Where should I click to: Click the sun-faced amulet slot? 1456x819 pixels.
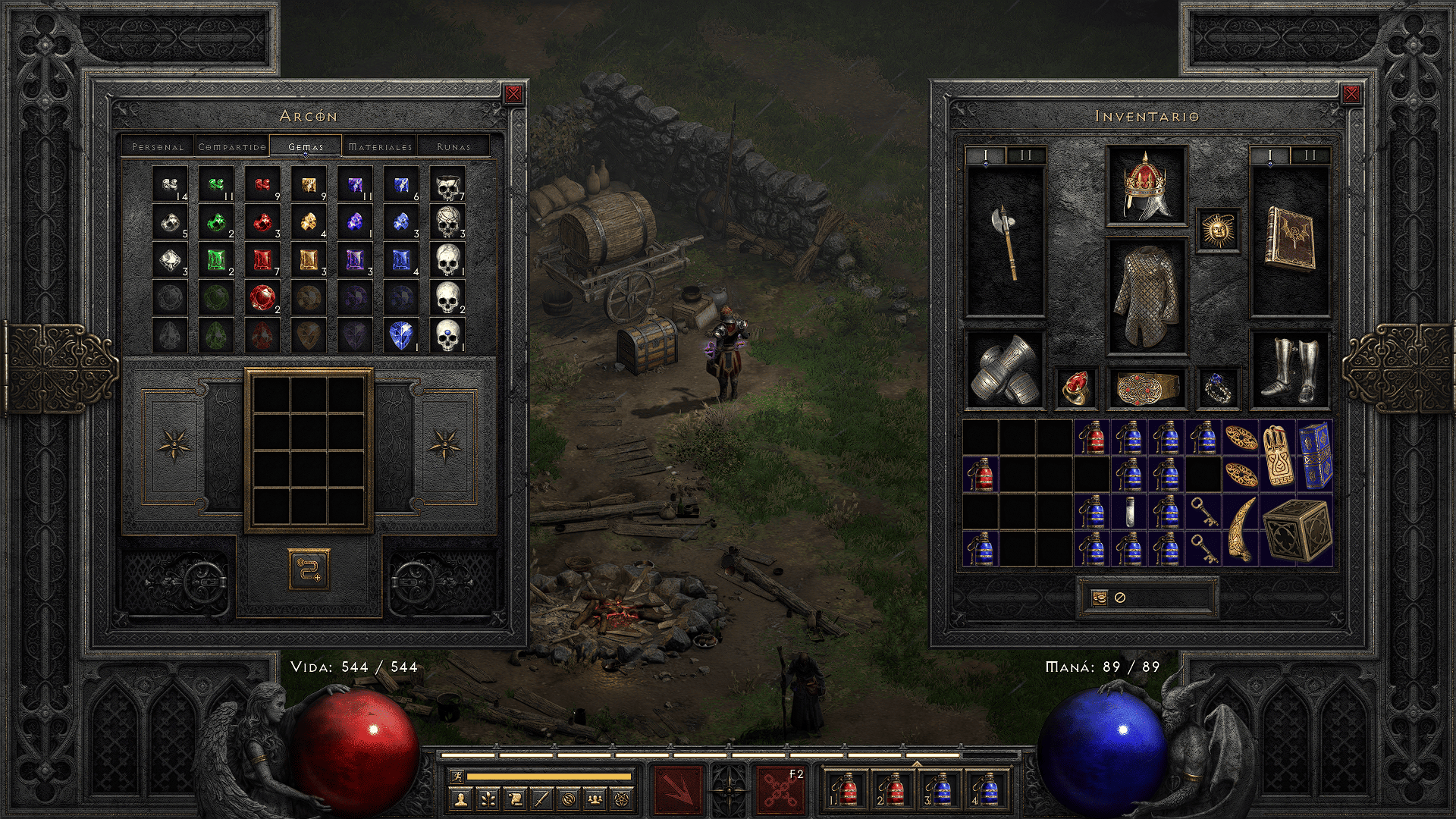click(x=1218, y=230)
